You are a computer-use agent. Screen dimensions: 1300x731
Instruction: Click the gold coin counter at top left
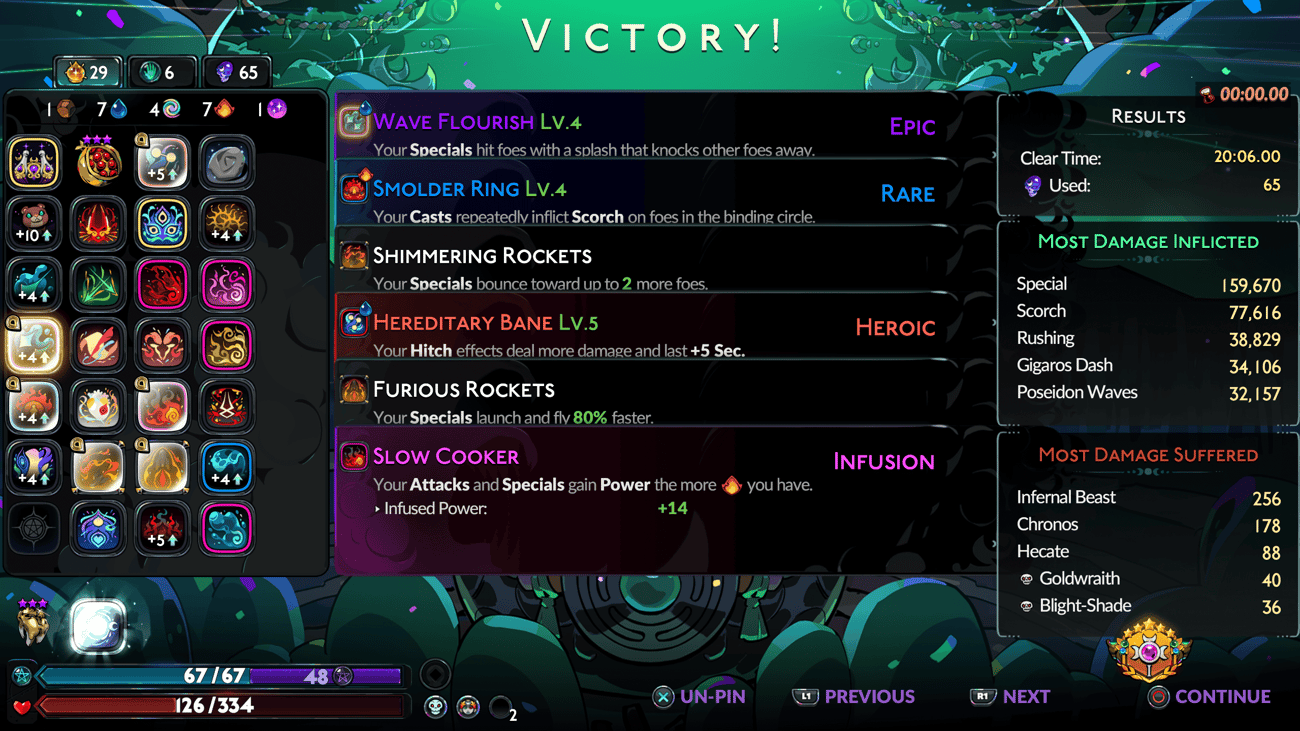87,71
